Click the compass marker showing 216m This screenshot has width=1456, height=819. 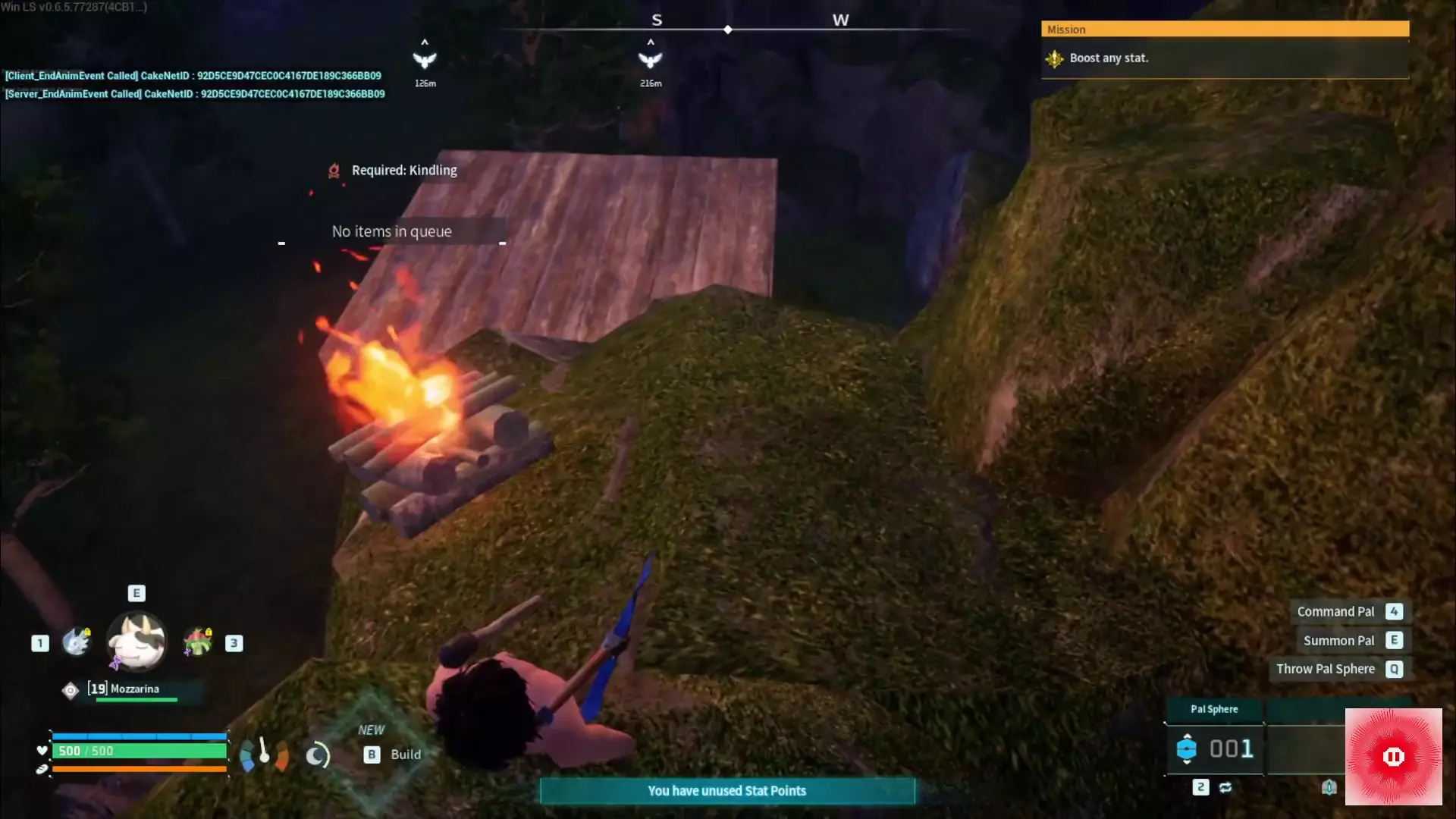coord(650,60)
